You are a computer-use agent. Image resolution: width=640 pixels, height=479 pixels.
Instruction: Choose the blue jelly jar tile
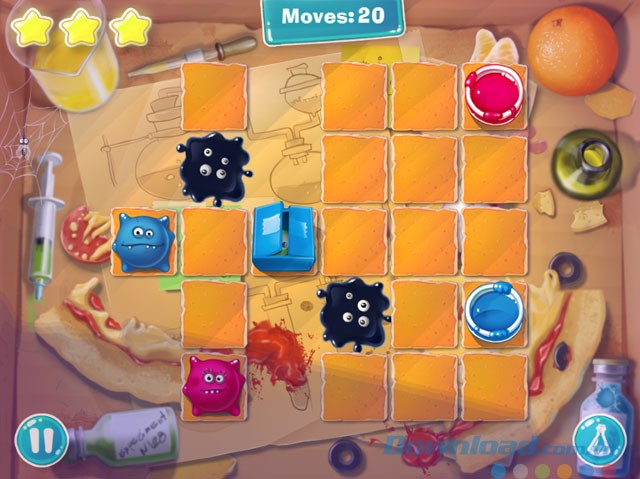pos(494,311)
